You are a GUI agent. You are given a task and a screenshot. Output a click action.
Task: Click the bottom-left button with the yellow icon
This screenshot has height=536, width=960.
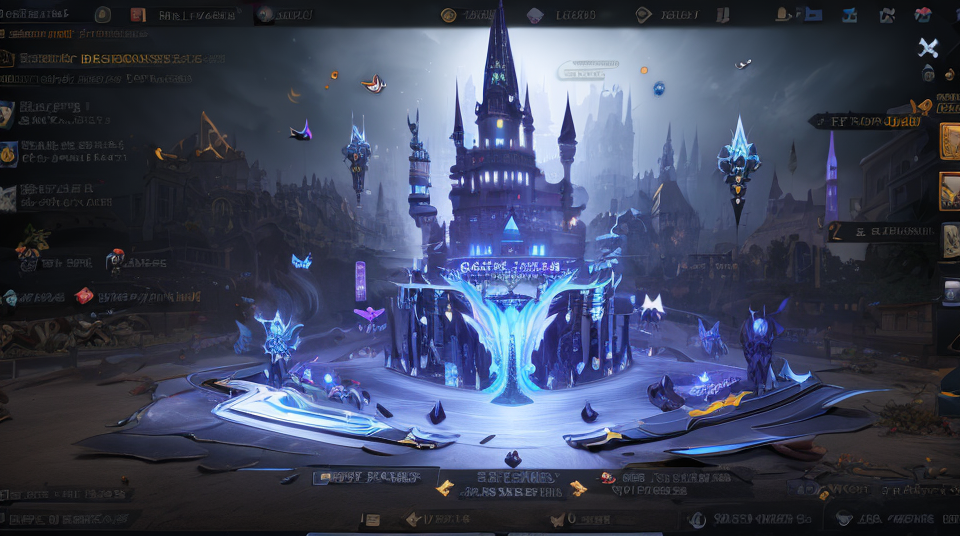coord(376,477)
